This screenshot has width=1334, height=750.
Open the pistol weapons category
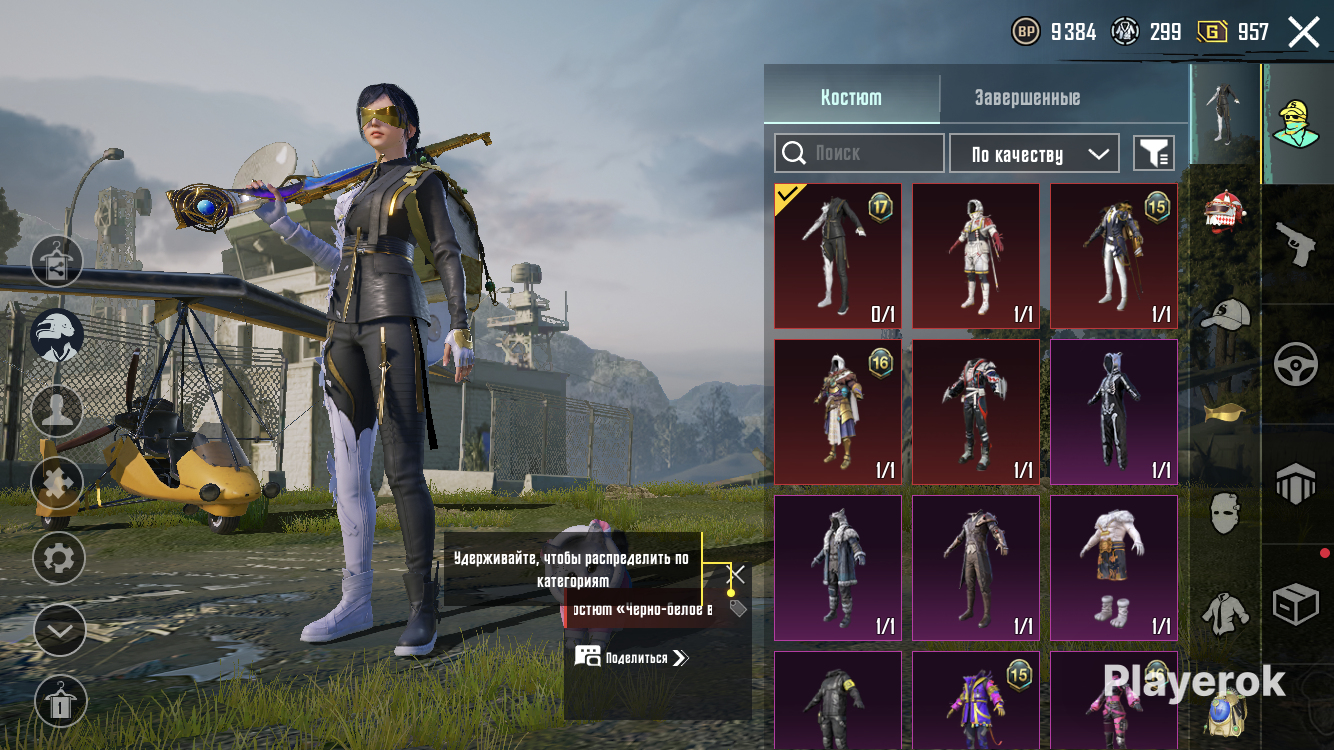pos(1297,243)
